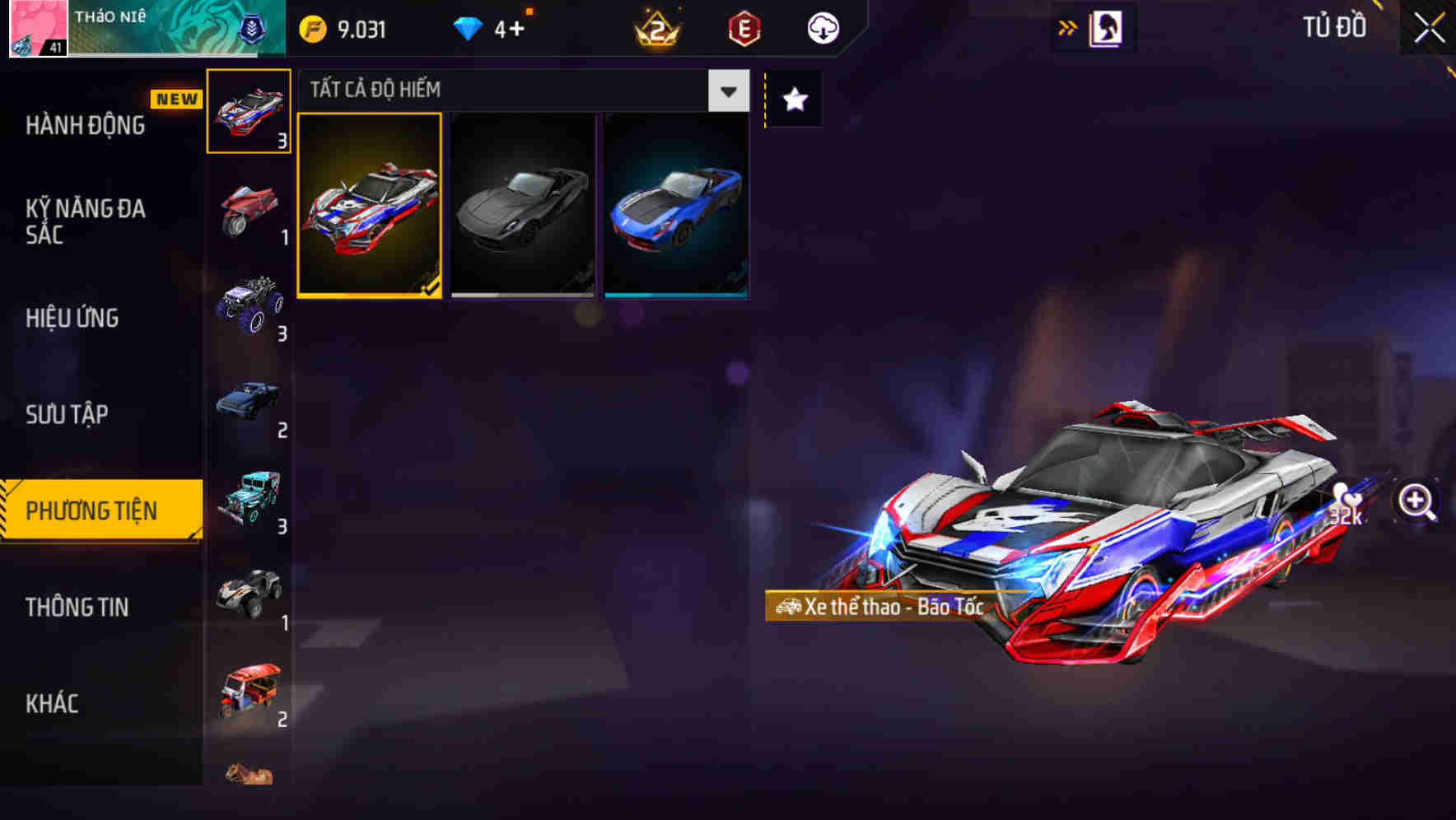Expand the rarity filter arrow button

[x=728, y=91]
